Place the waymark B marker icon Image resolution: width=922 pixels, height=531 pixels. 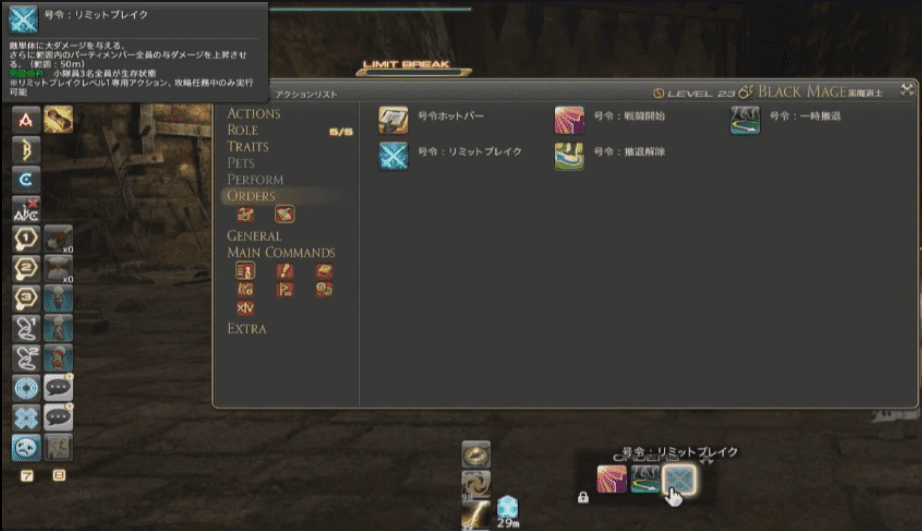(x=26, y=151)
